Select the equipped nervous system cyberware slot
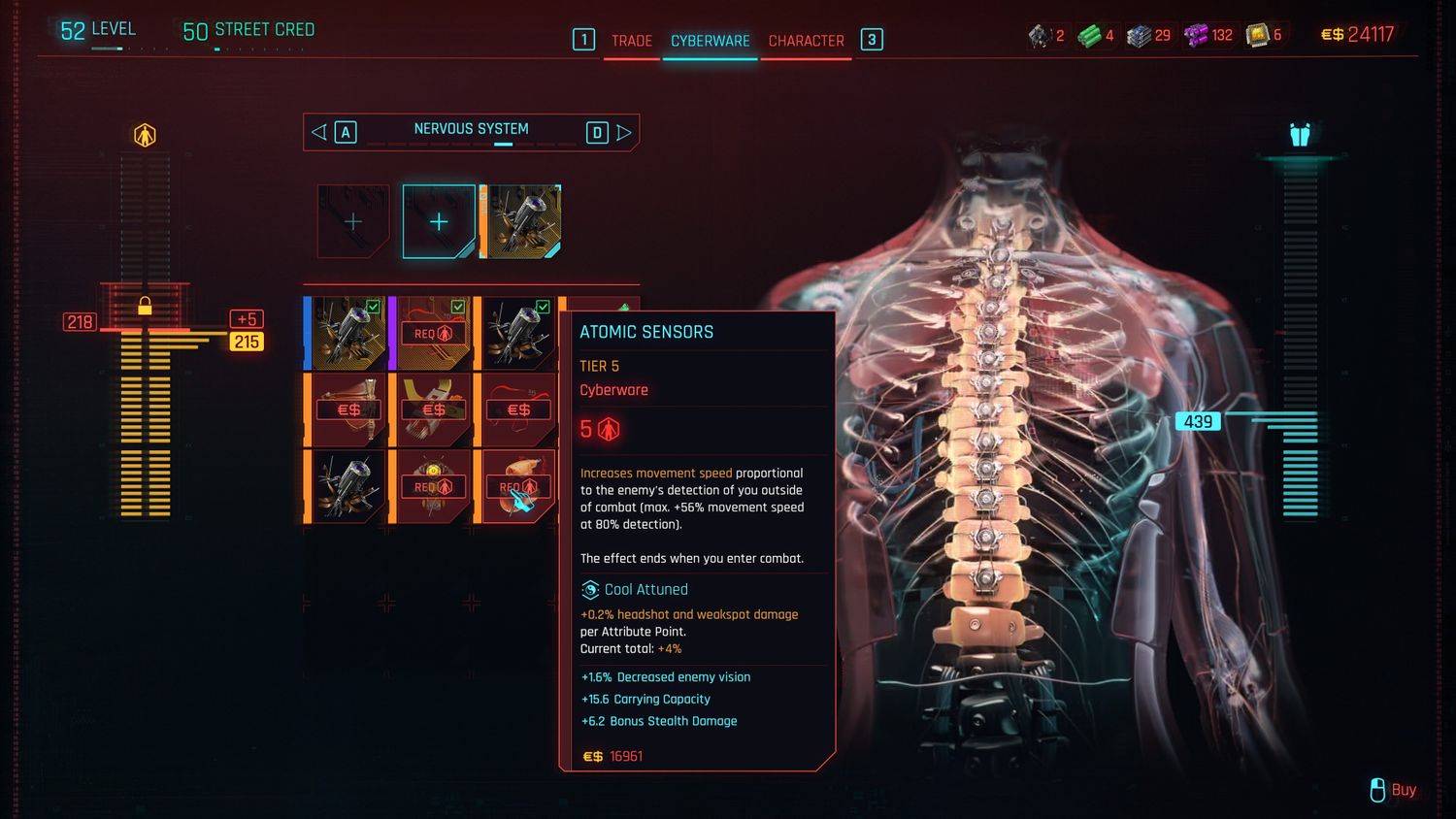 click(522, 222)
